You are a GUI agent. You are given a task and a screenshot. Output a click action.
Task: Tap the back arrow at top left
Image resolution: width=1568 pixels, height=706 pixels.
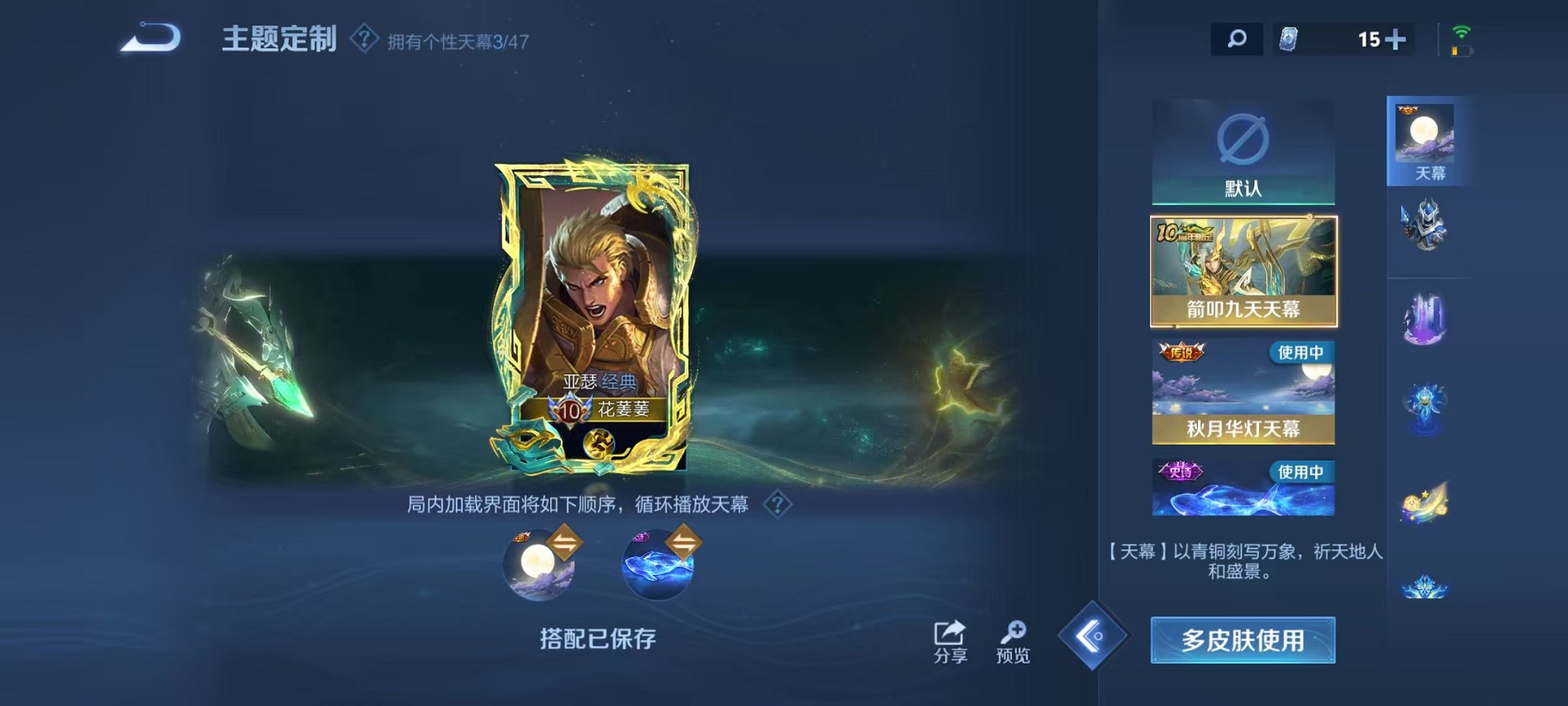pos(148,35)
